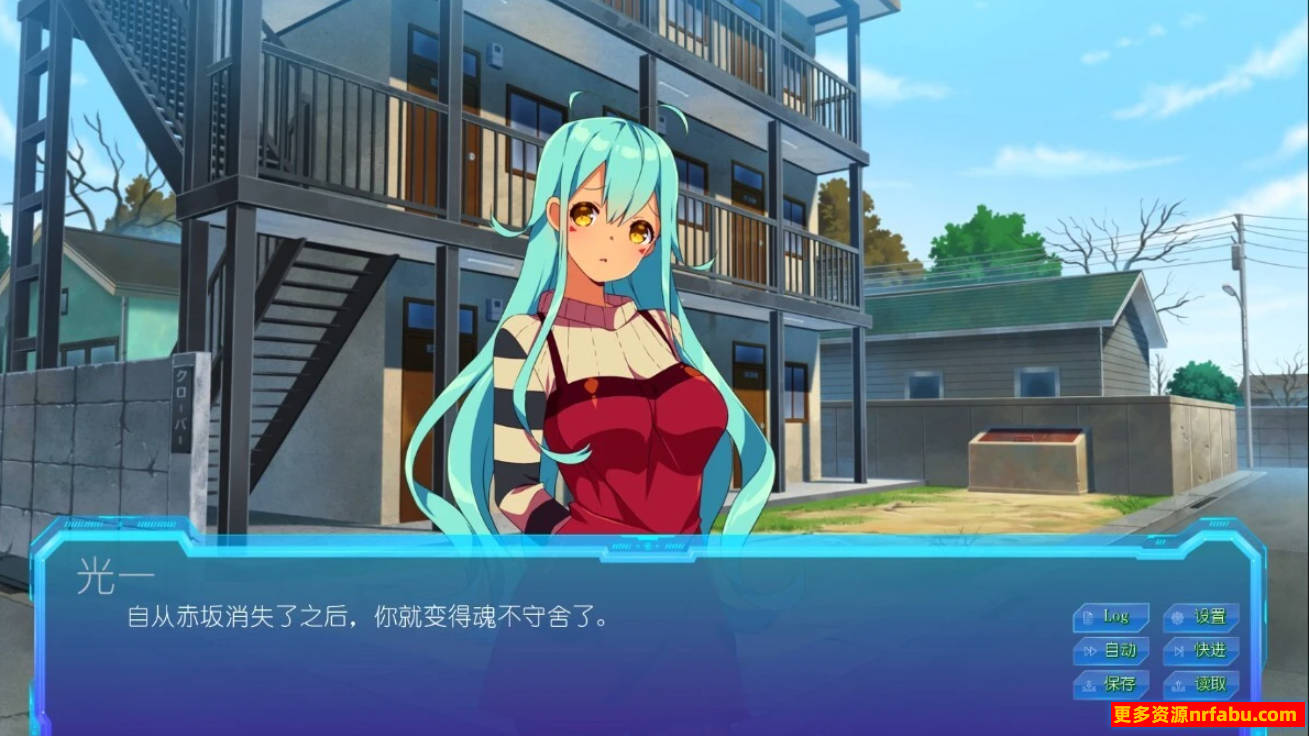Load a saved game via 读取

pos(1203,686)
